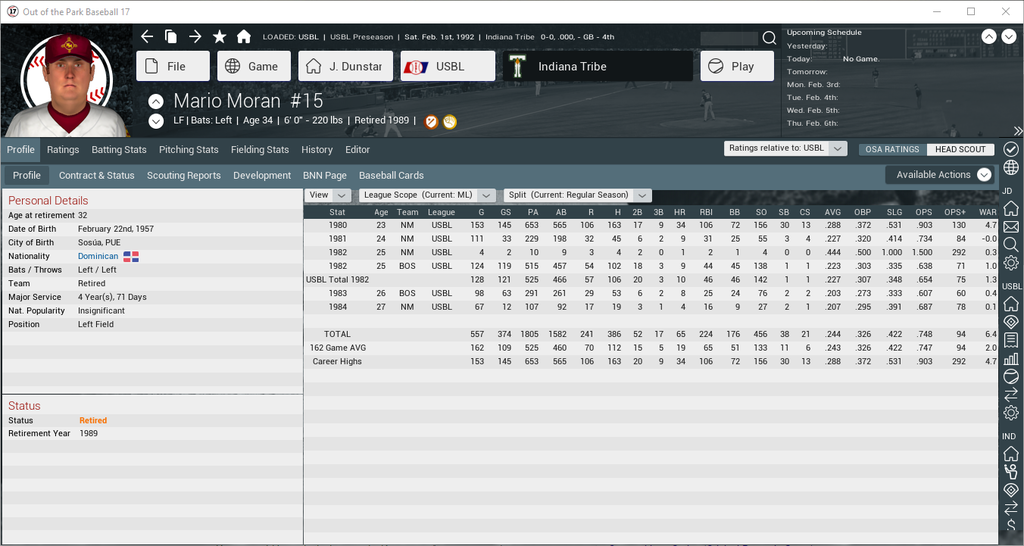Open the File menu
This screenshot has width=1024, height=546.
click(x=173, y=67)
